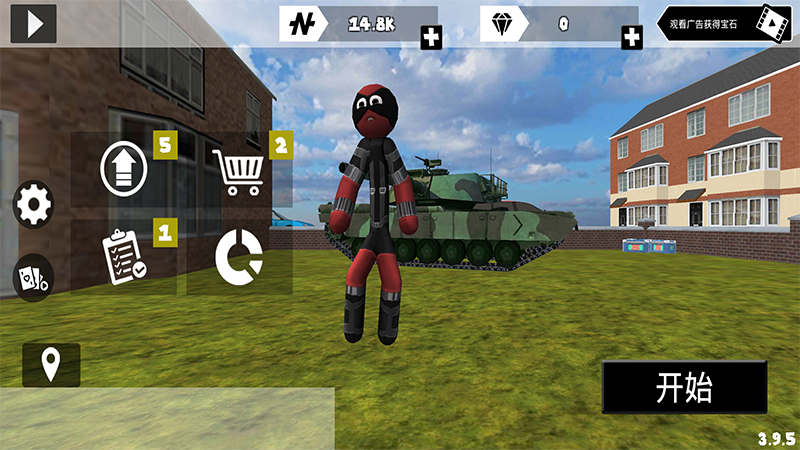Add more gems with the plus button
The width and height of the screenshot is (800, 450).
(x=632, y=38)
